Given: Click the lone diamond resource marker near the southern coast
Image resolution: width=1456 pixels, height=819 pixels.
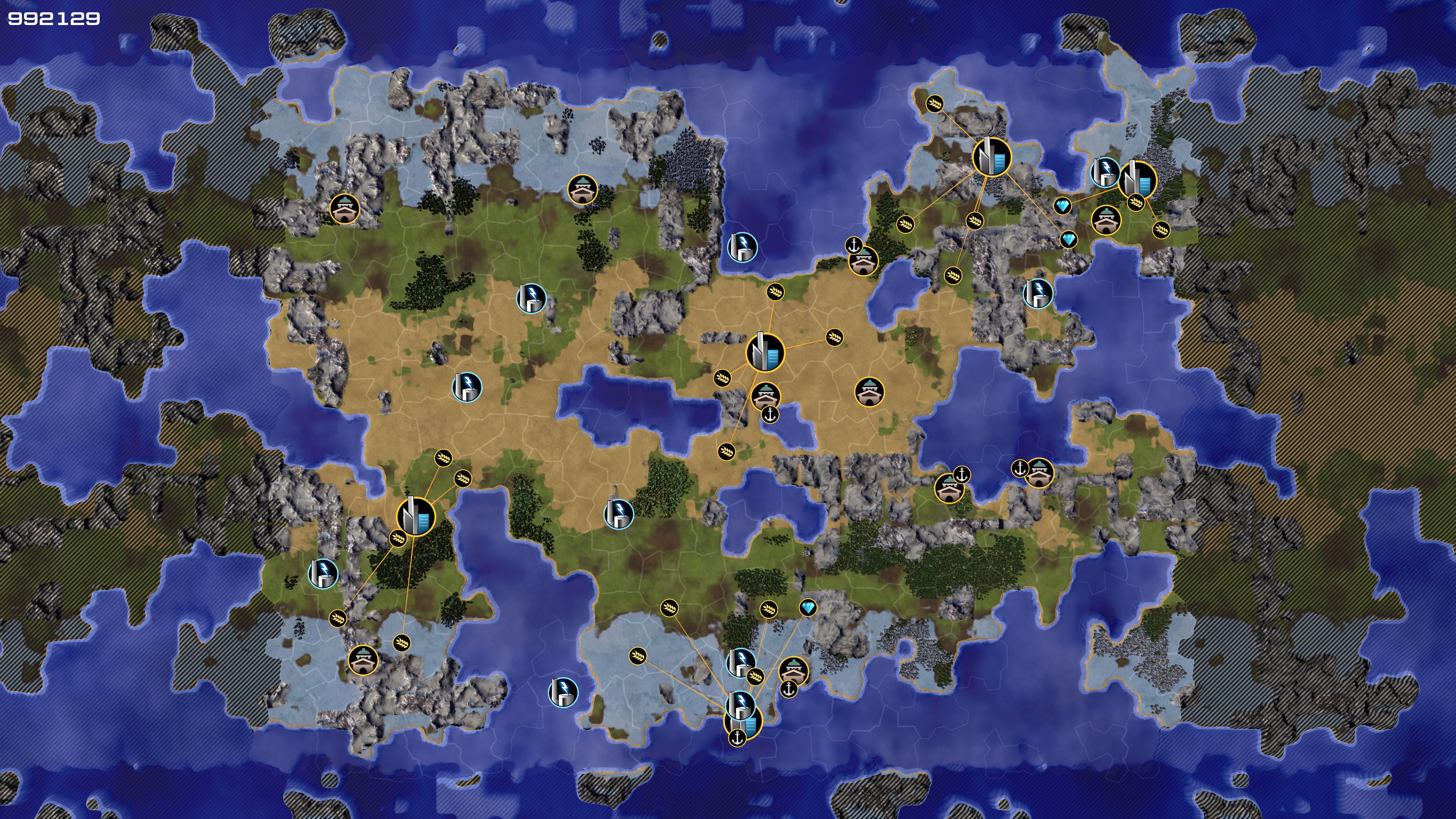Looking at the screenshot, I should point(808,607).
